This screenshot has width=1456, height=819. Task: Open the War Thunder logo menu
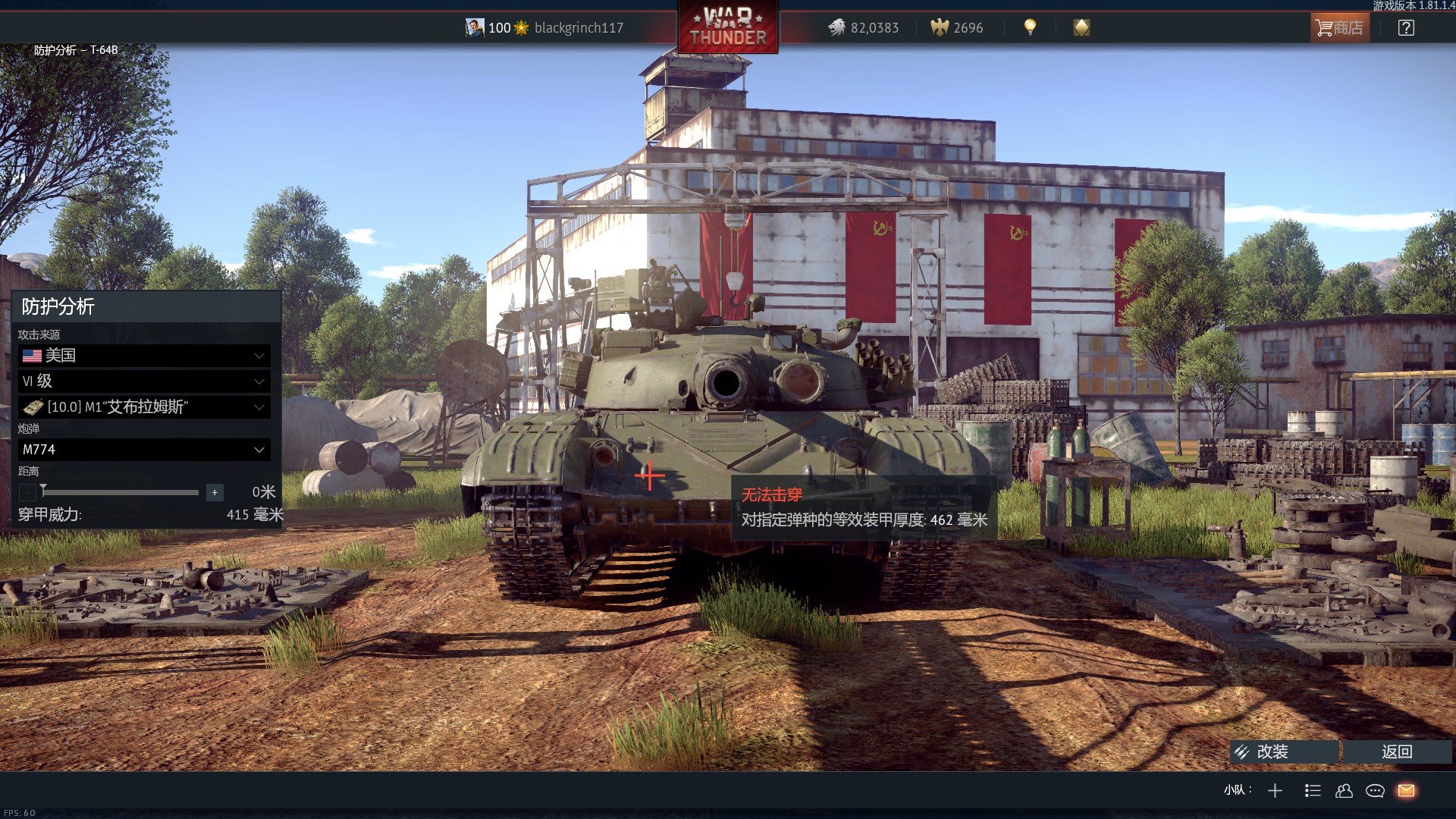(728, 27)
